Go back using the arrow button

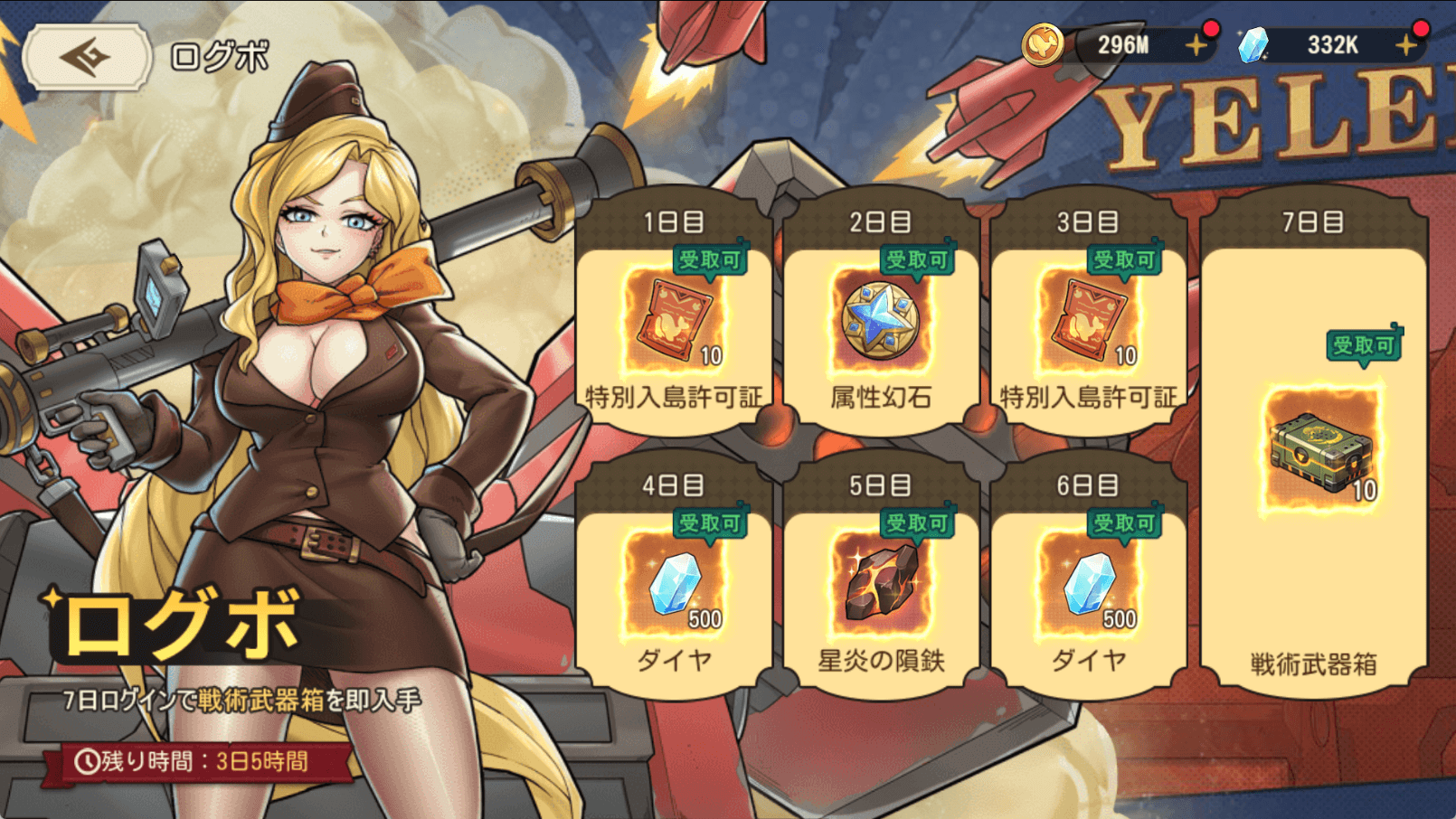pyautogui.click(x=87, y=57)
